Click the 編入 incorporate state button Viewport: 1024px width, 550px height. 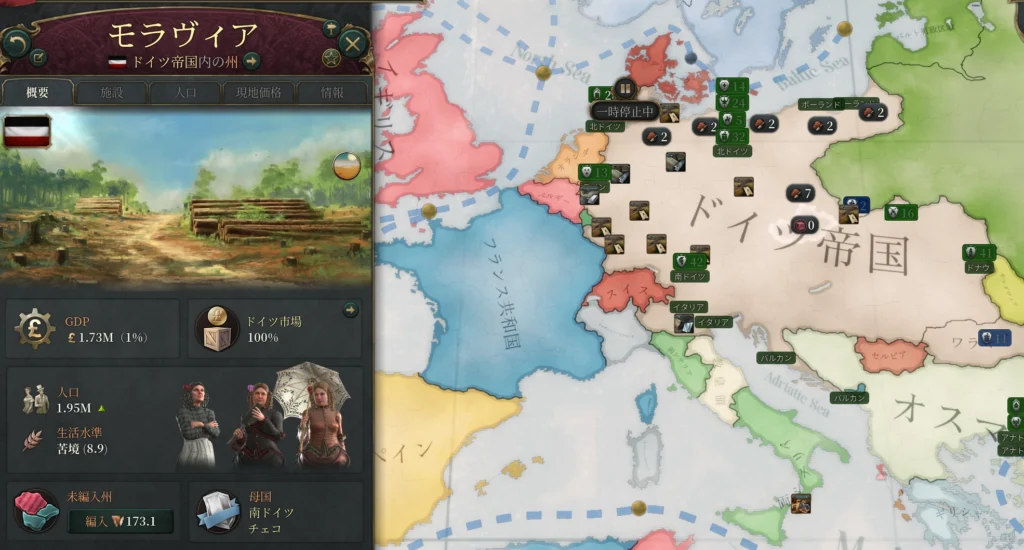tap(120, 521)
